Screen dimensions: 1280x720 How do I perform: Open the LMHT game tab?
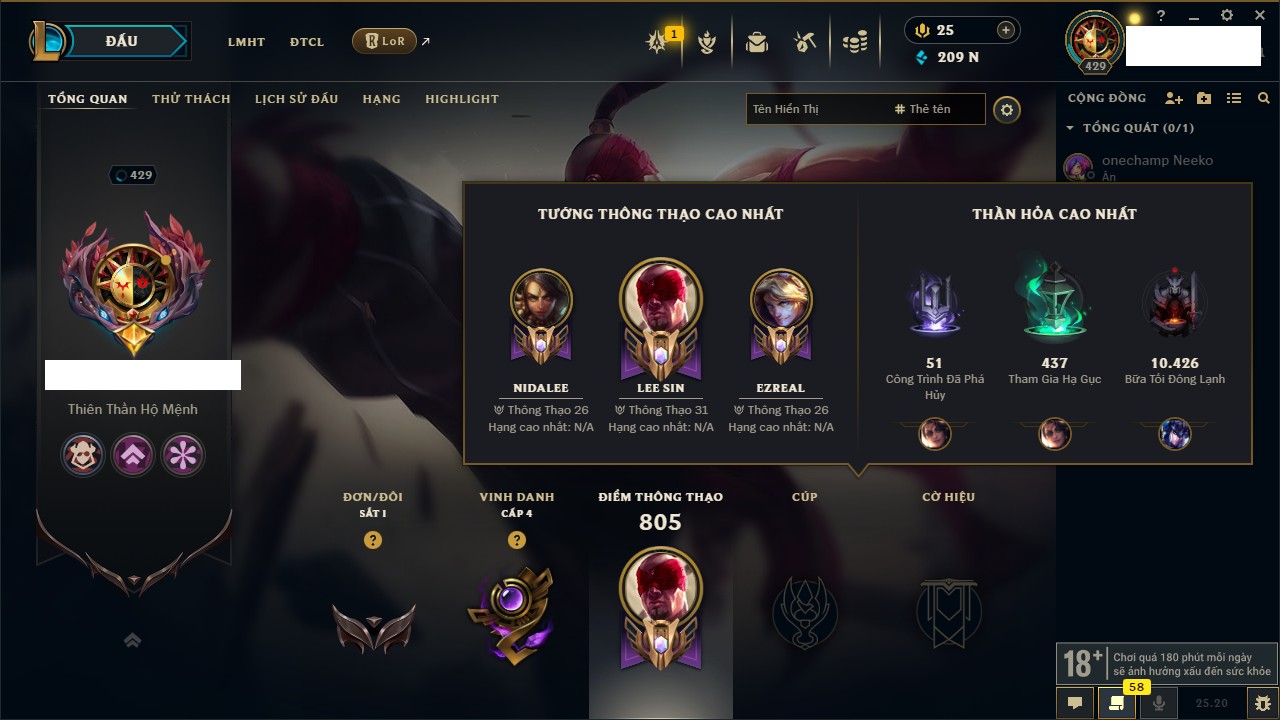click(x=246, y=42)
